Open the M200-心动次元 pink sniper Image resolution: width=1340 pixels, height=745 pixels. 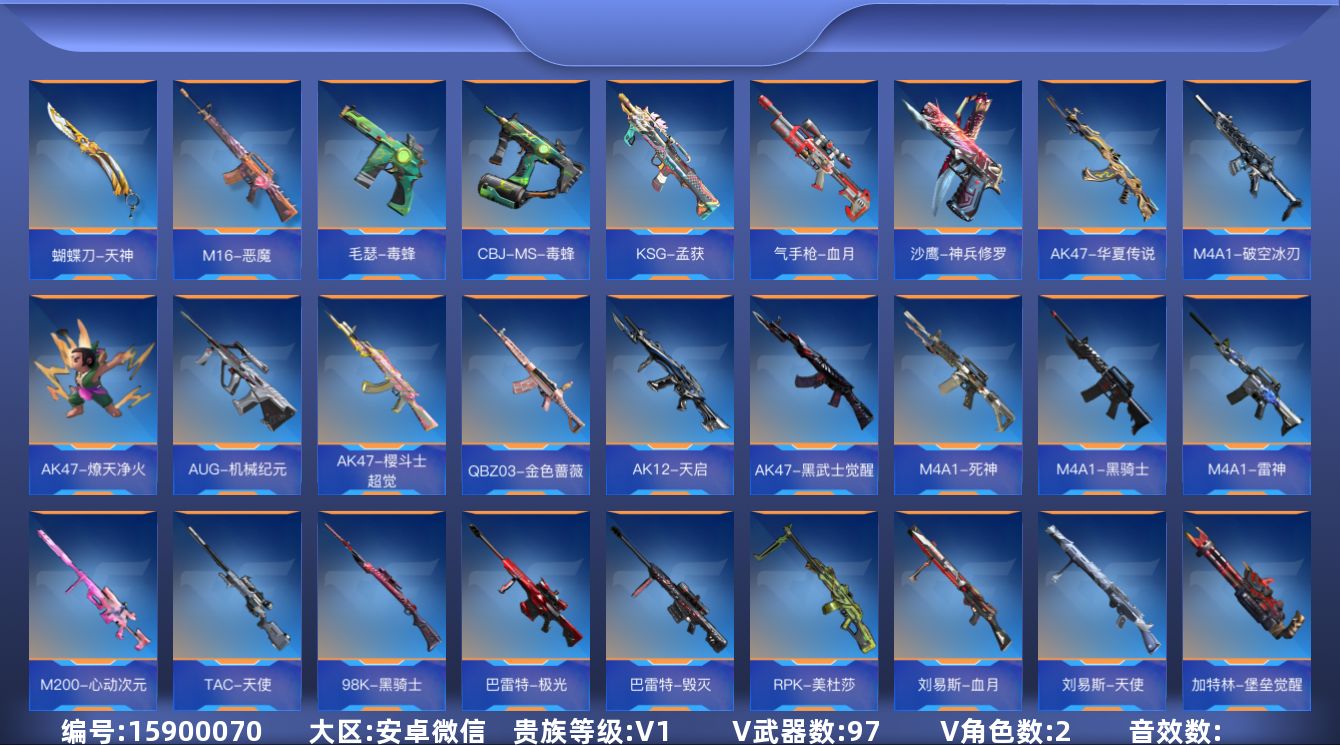(x=93, y=600)
